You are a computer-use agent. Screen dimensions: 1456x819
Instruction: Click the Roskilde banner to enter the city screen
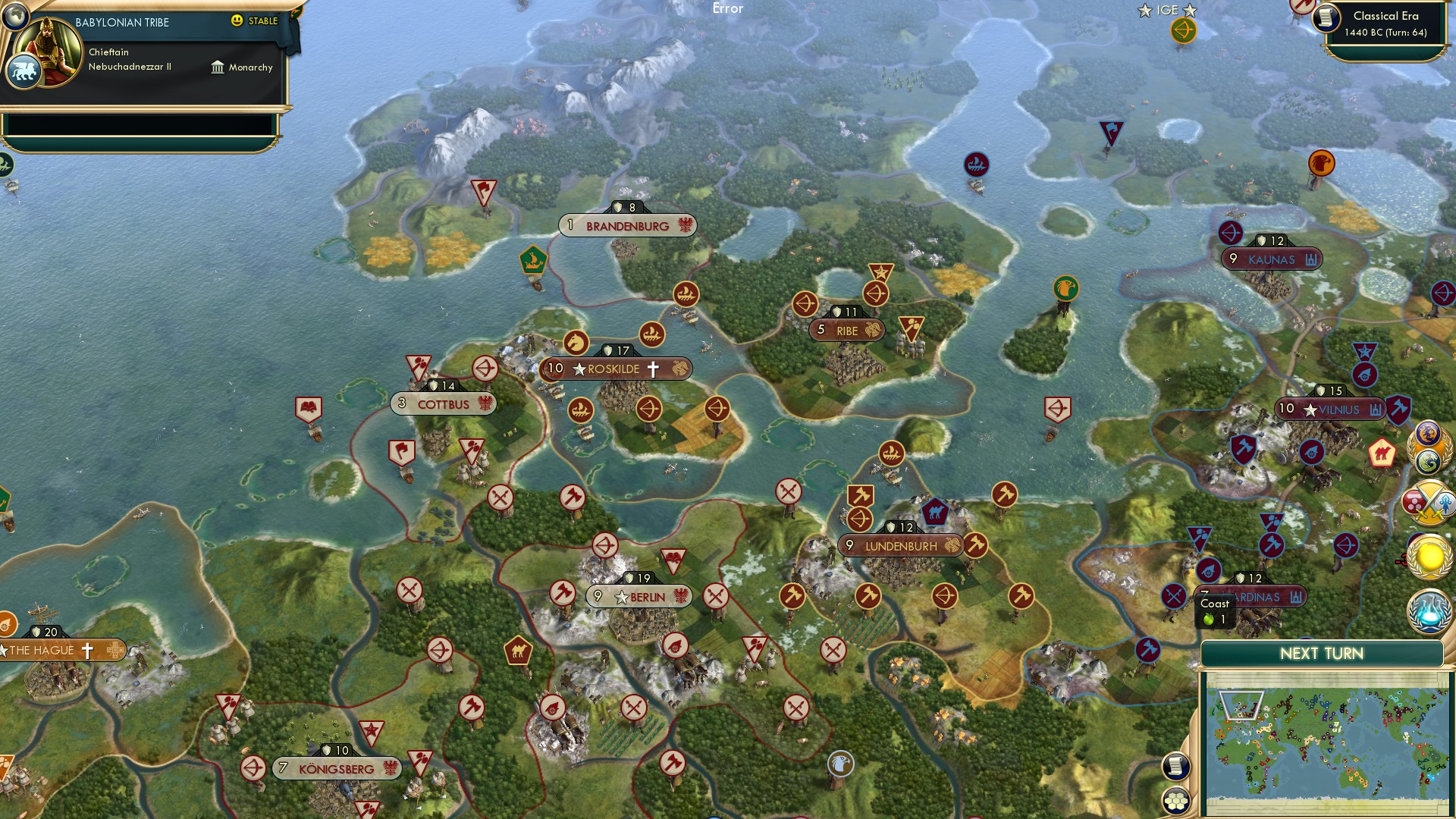pyautogui.click(x=615, y=368)
